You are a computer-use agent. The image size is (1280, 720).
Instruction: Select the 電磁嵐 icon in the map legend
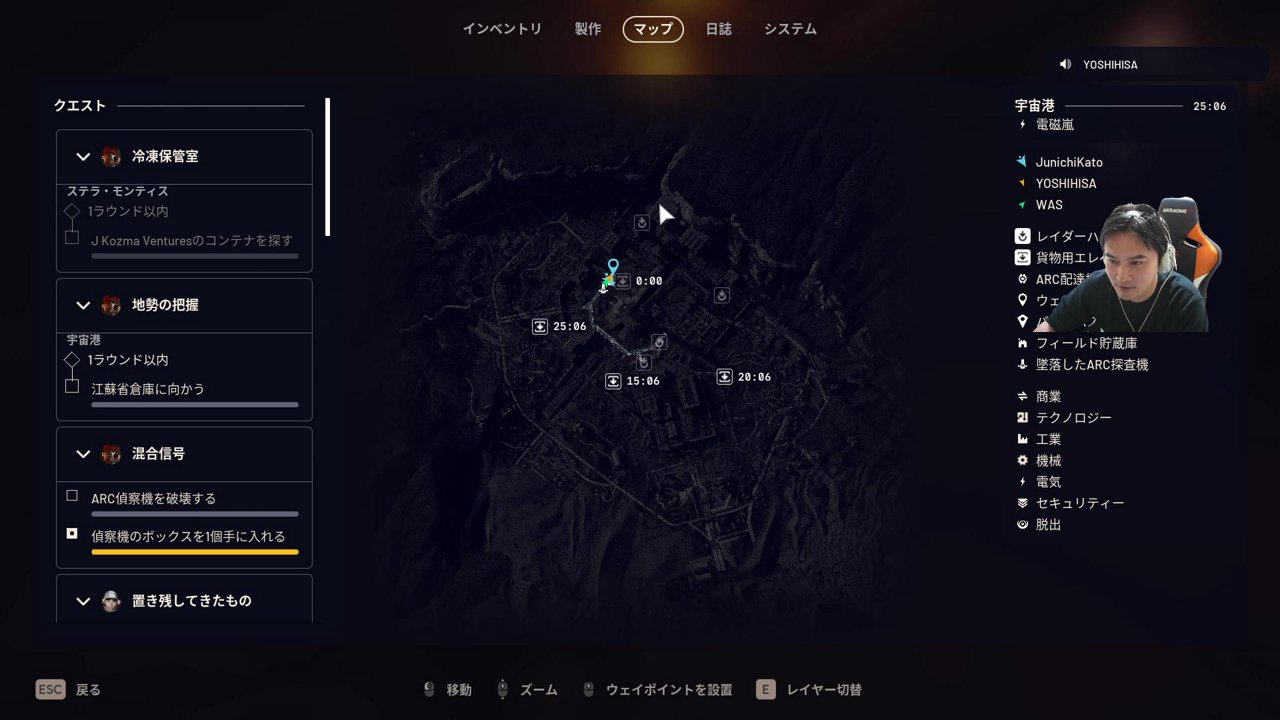(1022, 124)
